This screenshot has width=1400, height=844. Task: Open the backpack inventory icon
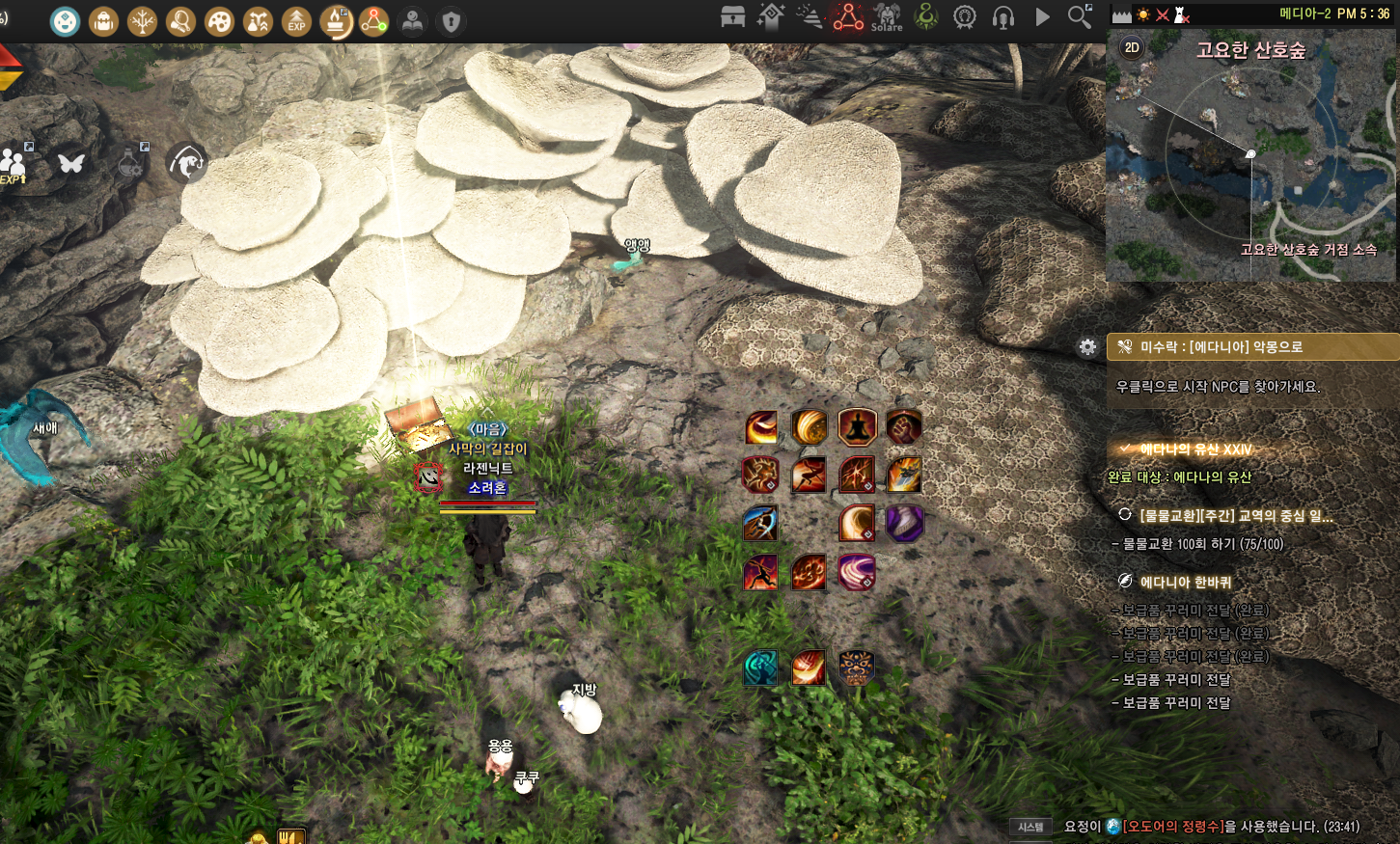point(103,20)
